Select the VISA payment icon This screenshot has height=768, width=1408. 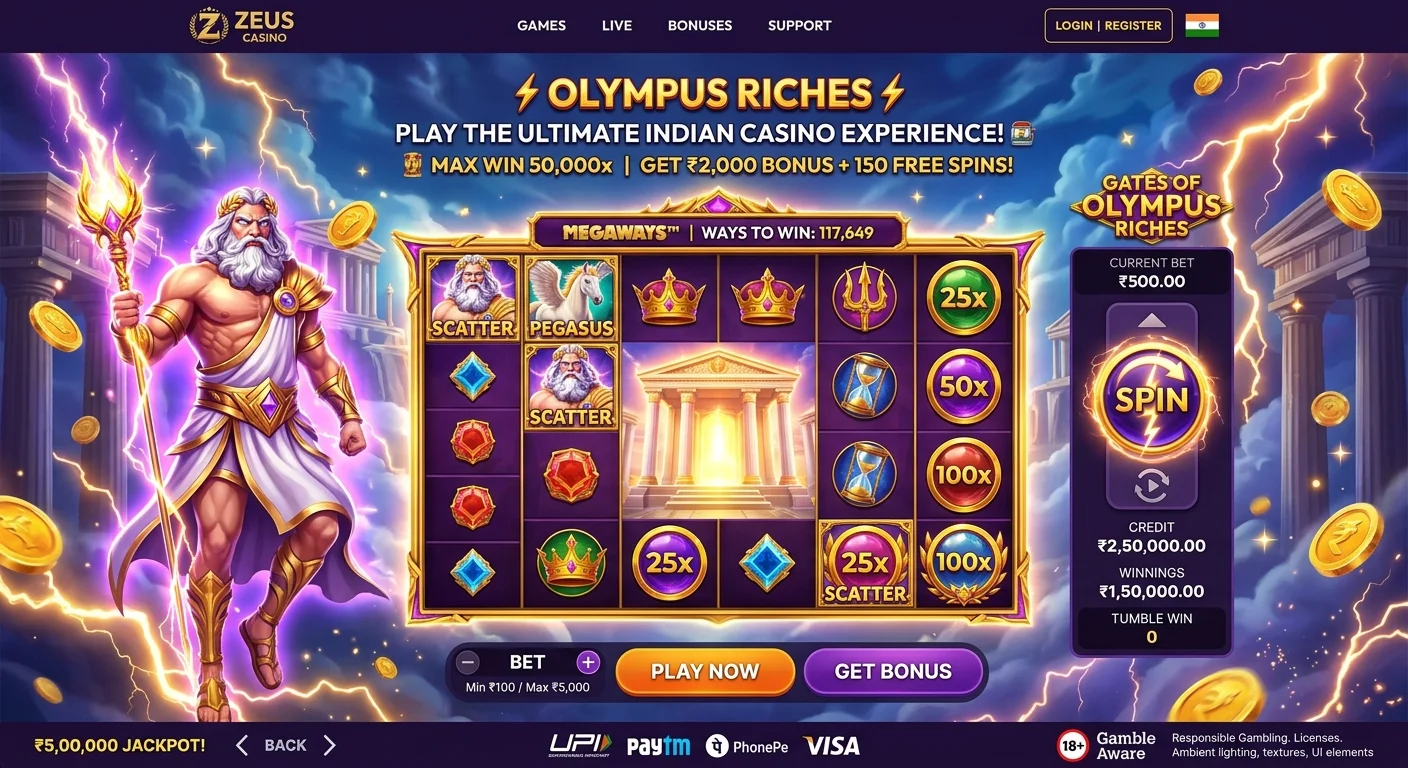832,745
